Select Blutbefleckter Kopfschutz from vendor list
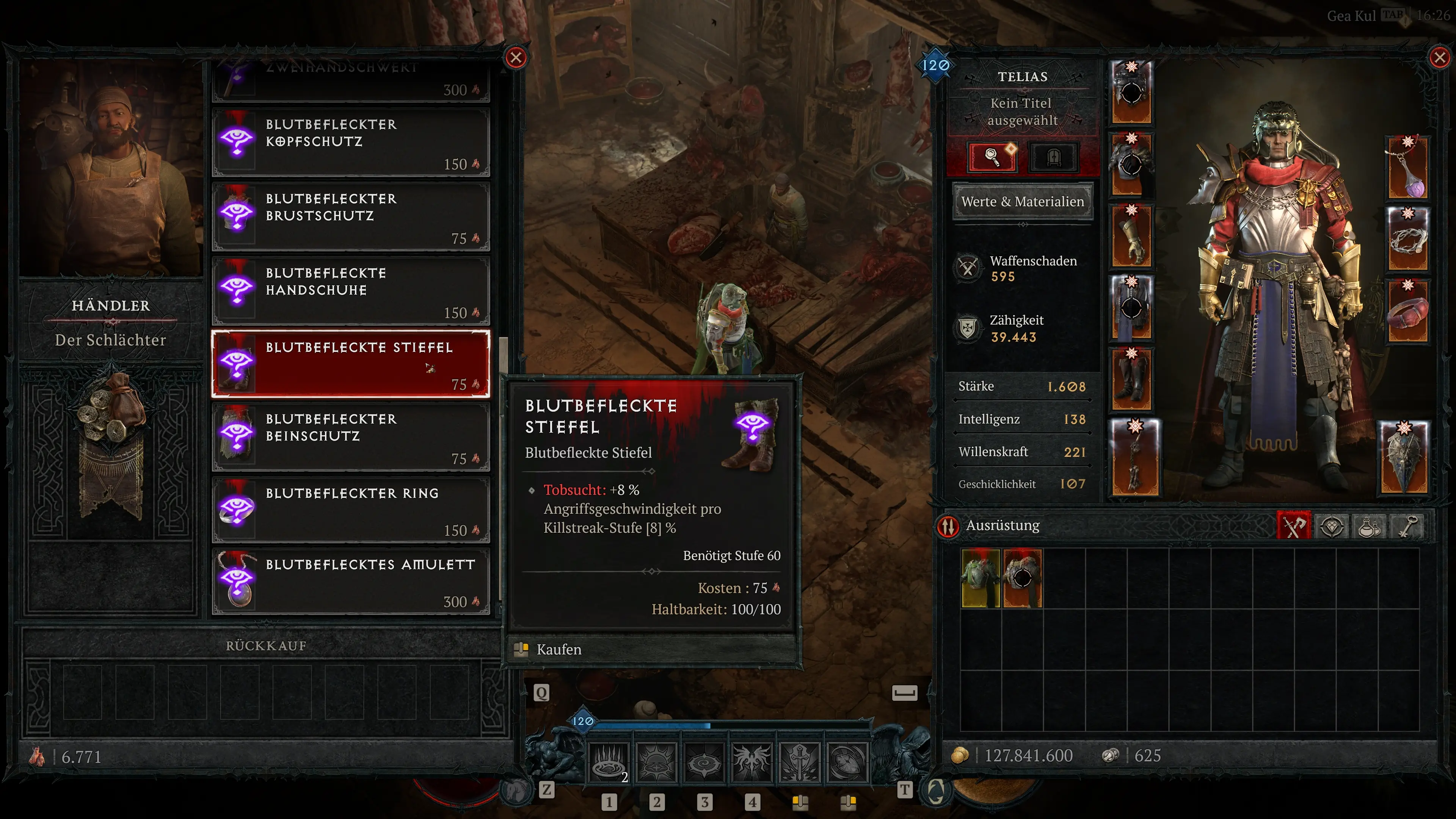The height and width of the screenshot is (819, 1456). (x=350, y=143)
